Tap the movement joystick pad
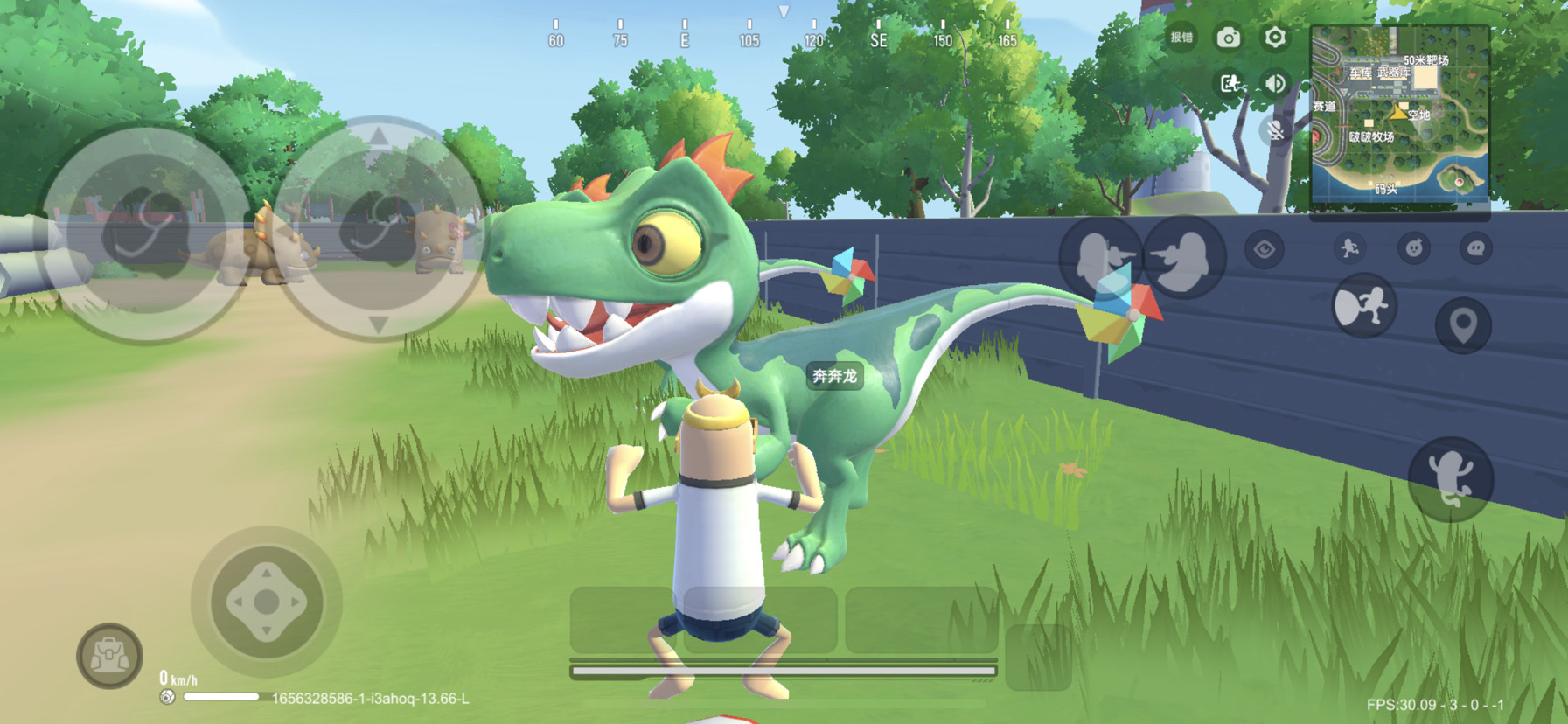Viewport: 1568px width, 724px height. coord(267,602)
